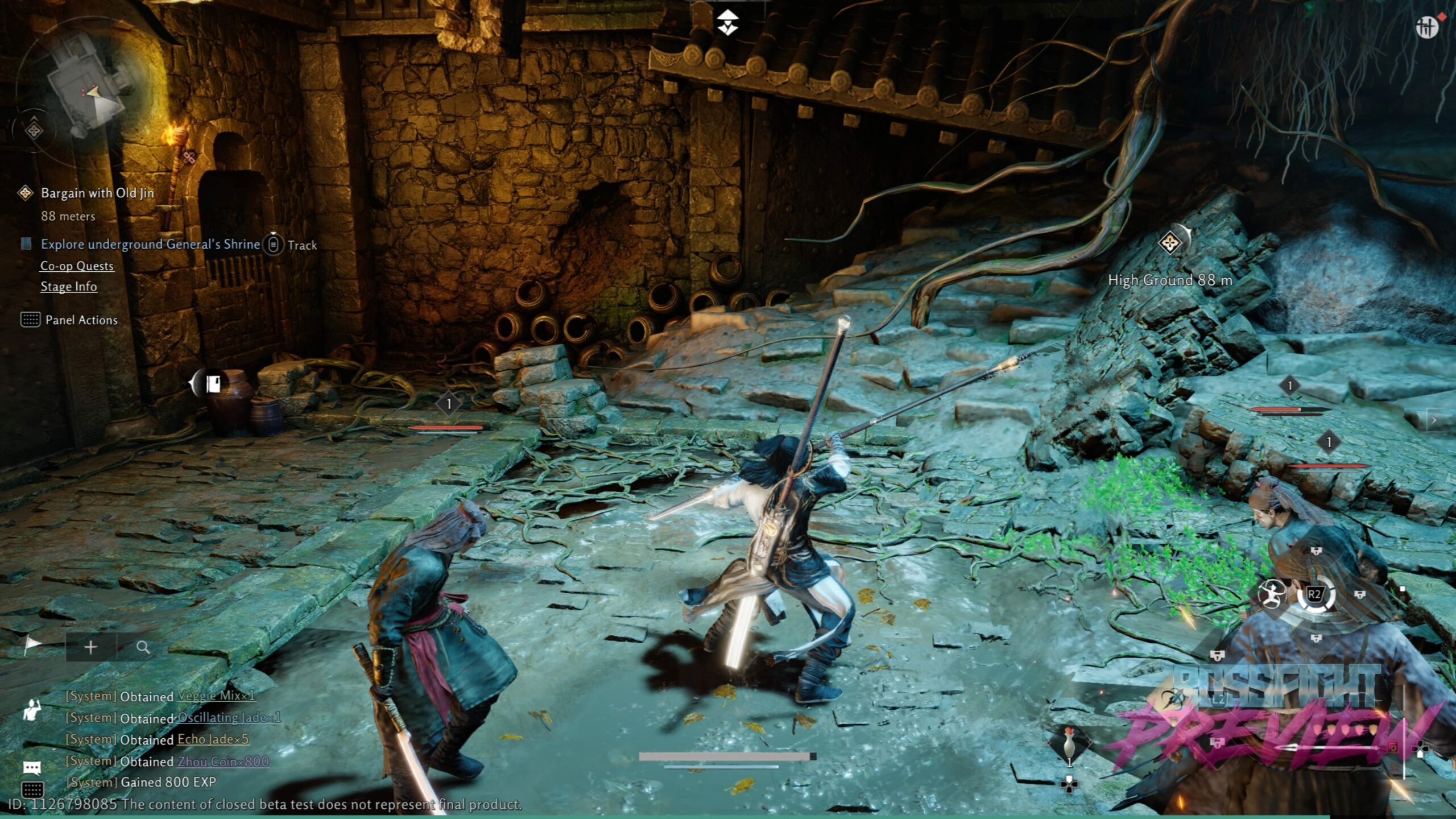View the Oscillating Jade item link

pos(229,717)
